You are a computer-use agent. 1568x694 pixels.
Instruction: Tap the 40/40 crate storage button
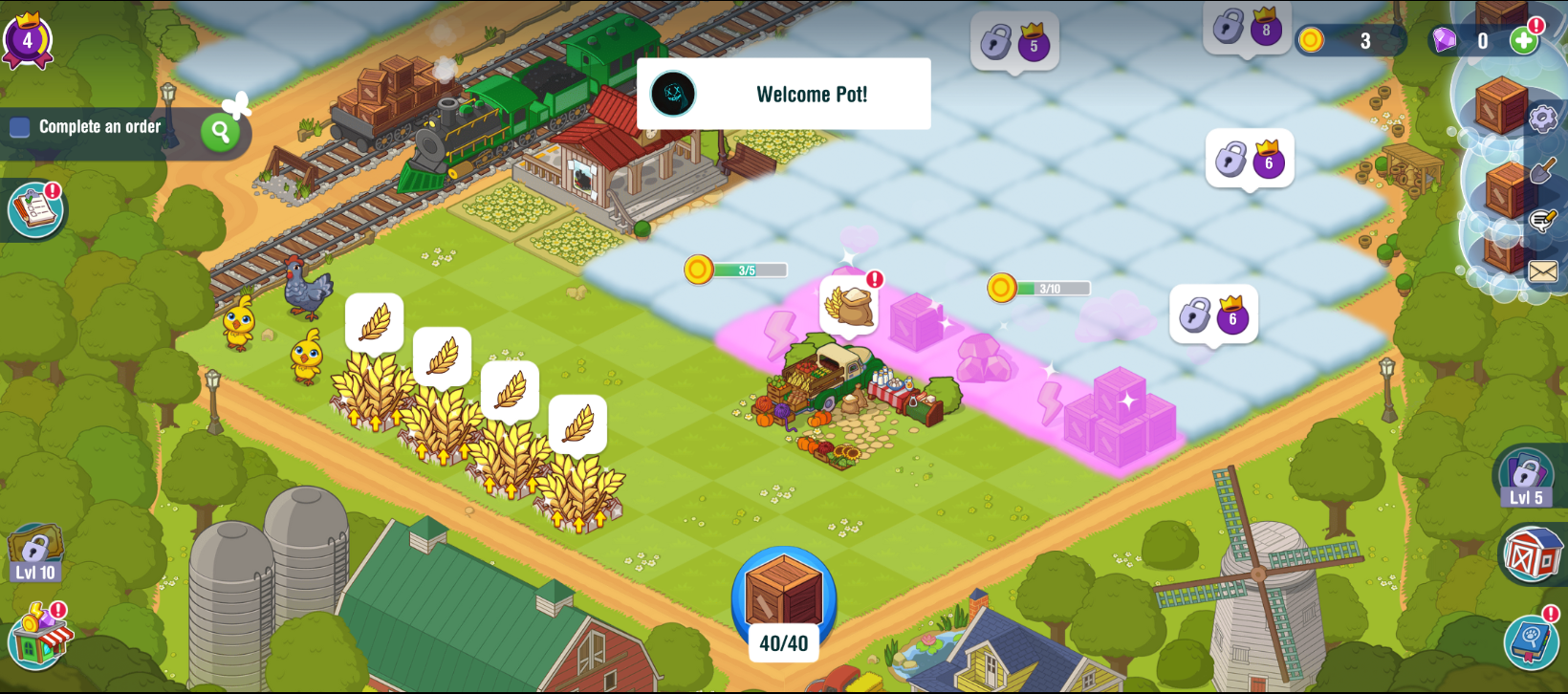[784, 602]
